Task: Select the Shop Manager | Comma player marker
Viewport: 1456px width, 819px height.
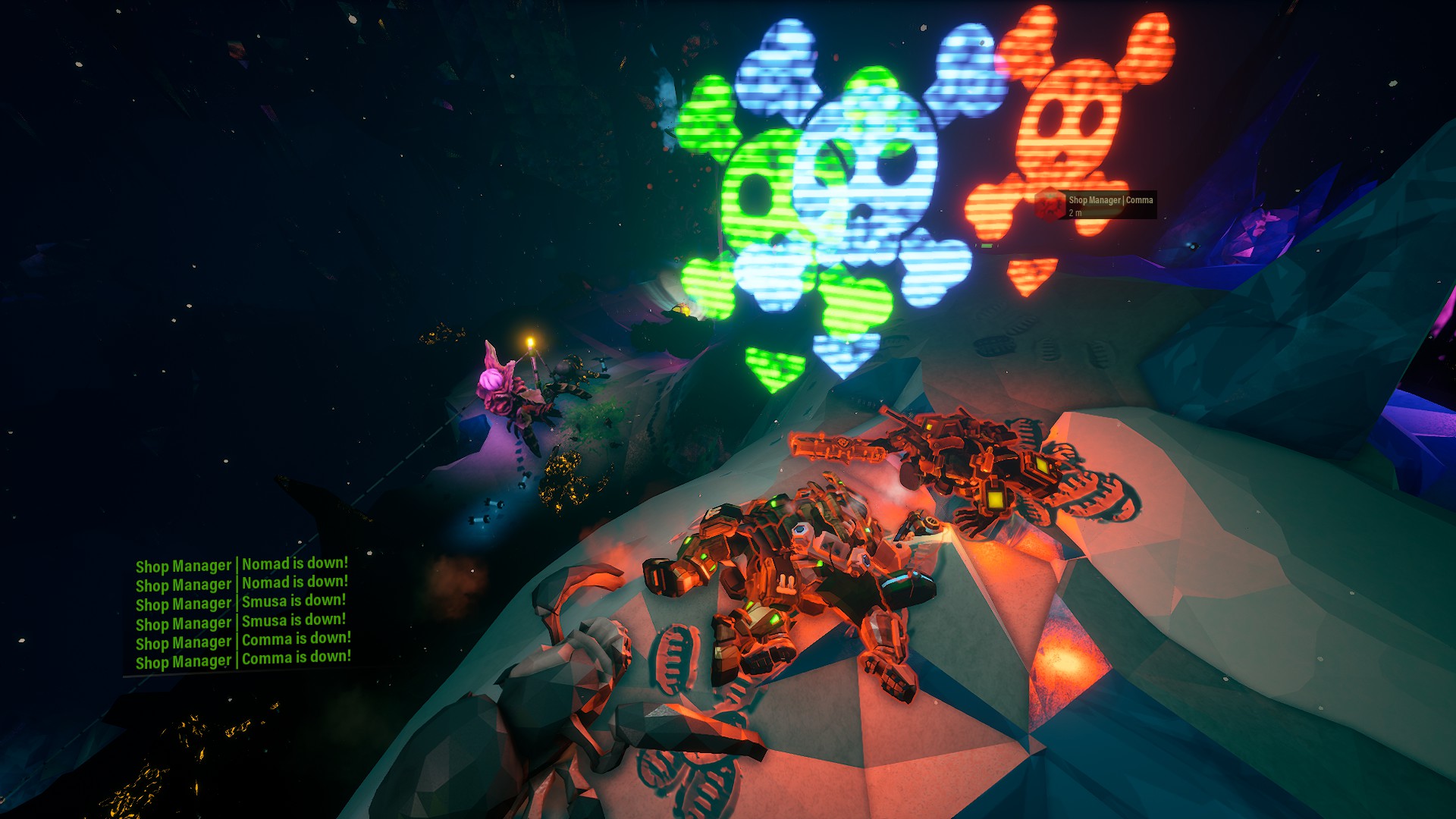Action: pyautogui.click(x=1096, y=205)
